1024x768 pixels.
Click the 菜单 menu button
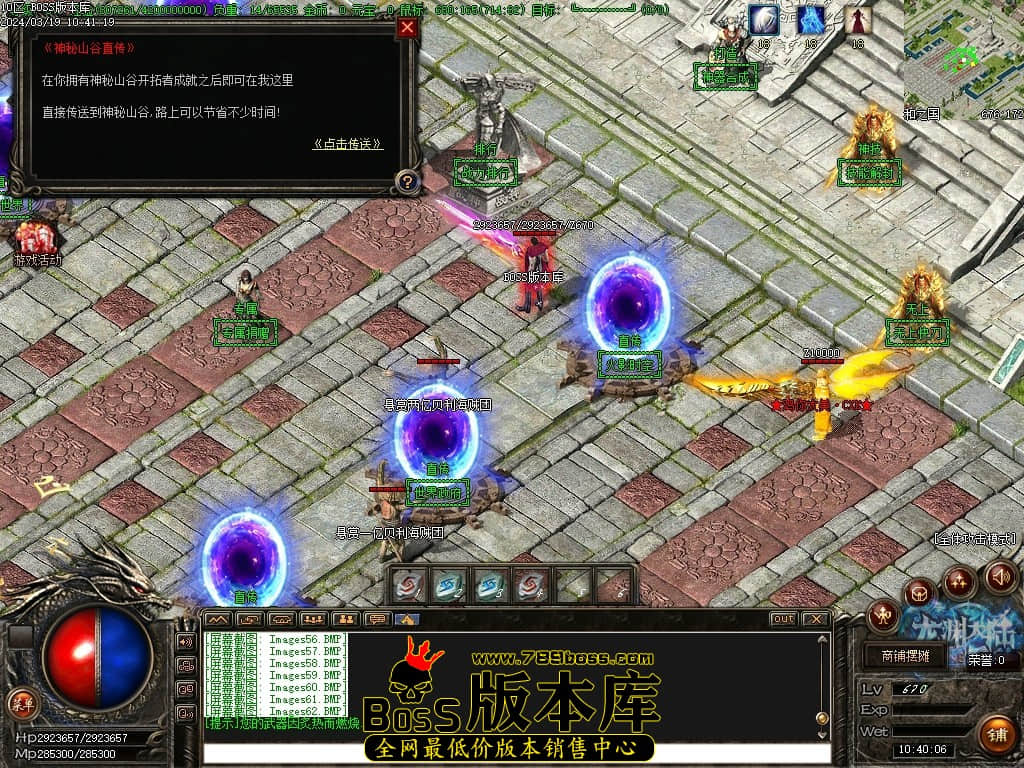point(21,703)
